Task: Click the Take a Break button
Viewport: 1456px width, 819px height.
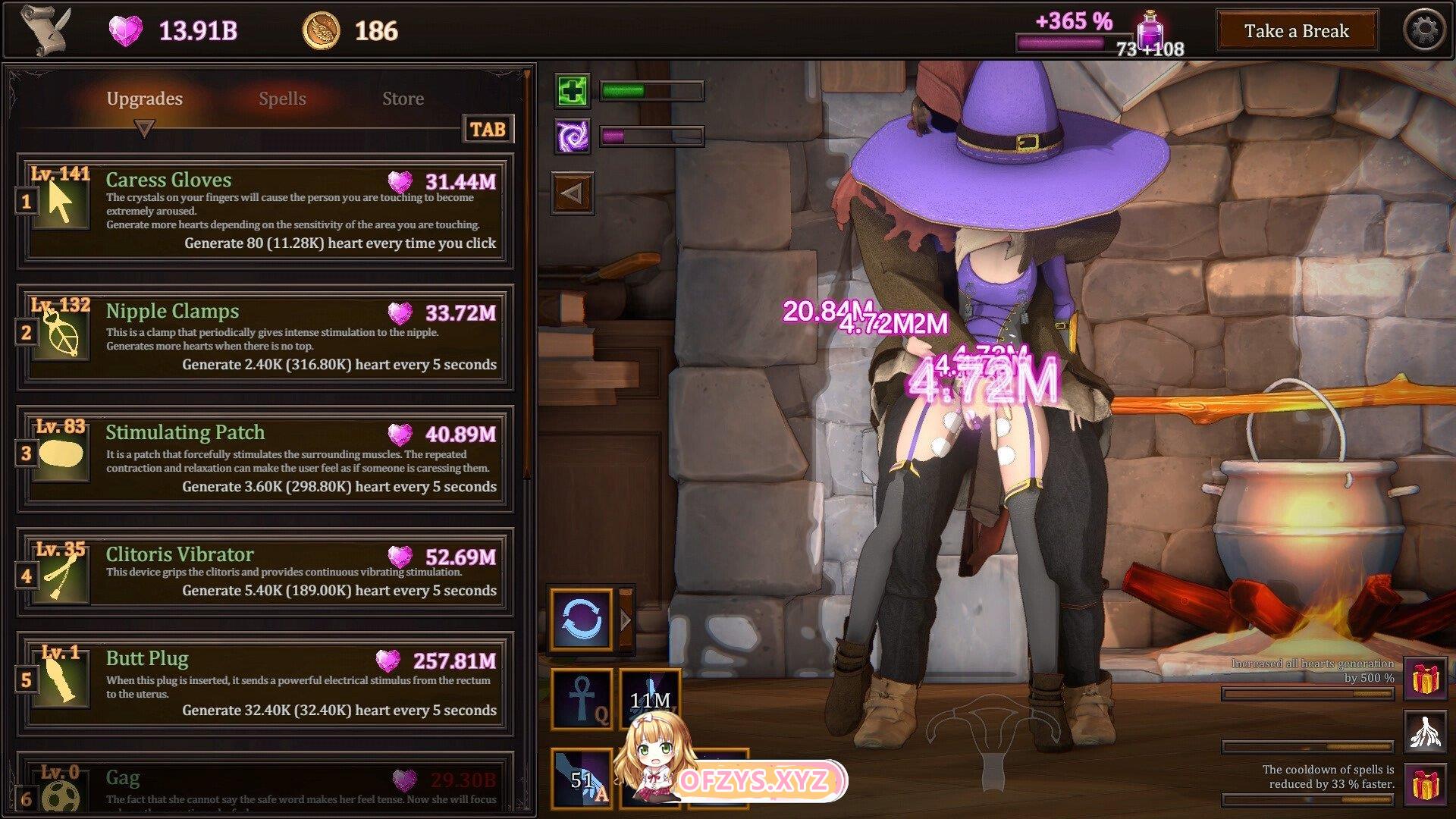Action: click(1296, 31)
